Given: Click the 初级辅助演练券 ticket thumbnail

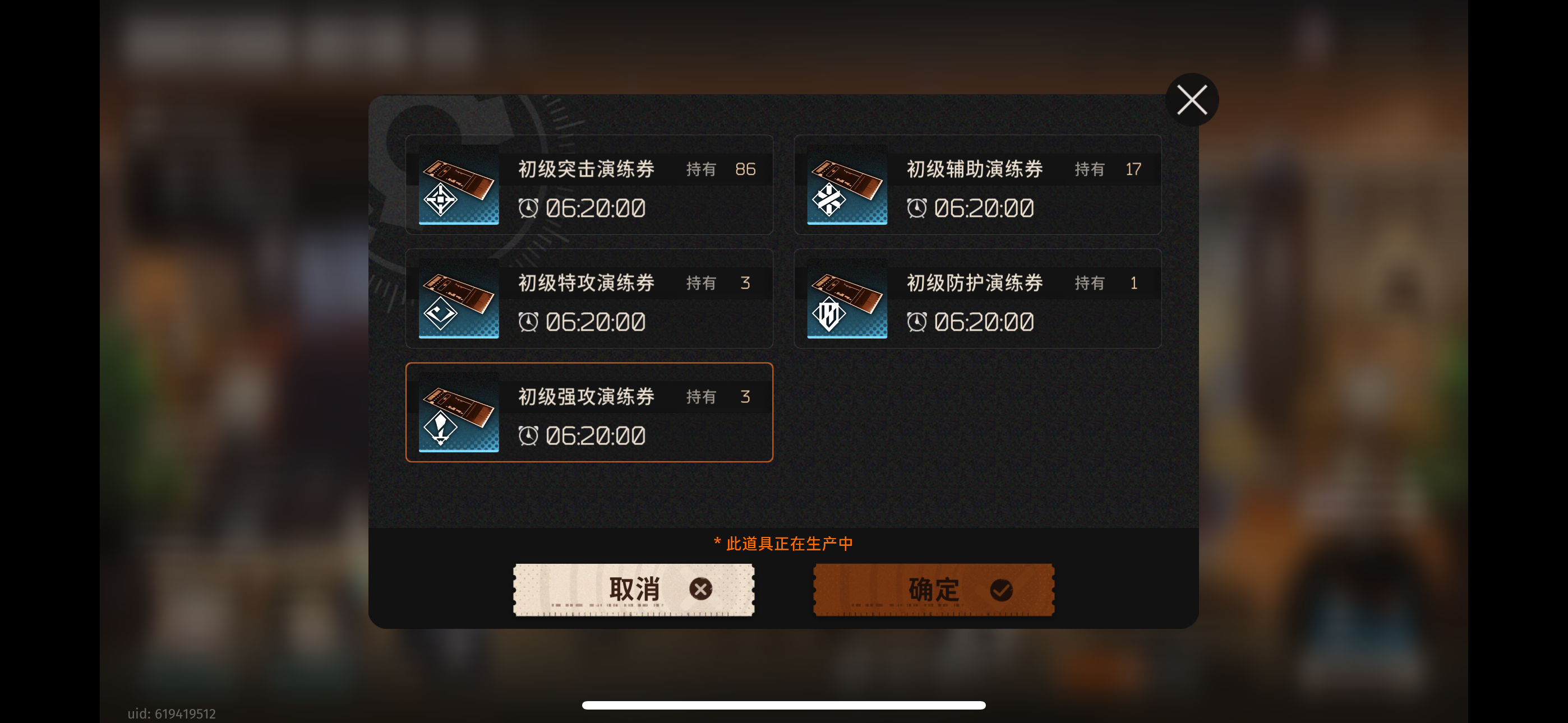Looking at the screenshot, I should point(847,186).
